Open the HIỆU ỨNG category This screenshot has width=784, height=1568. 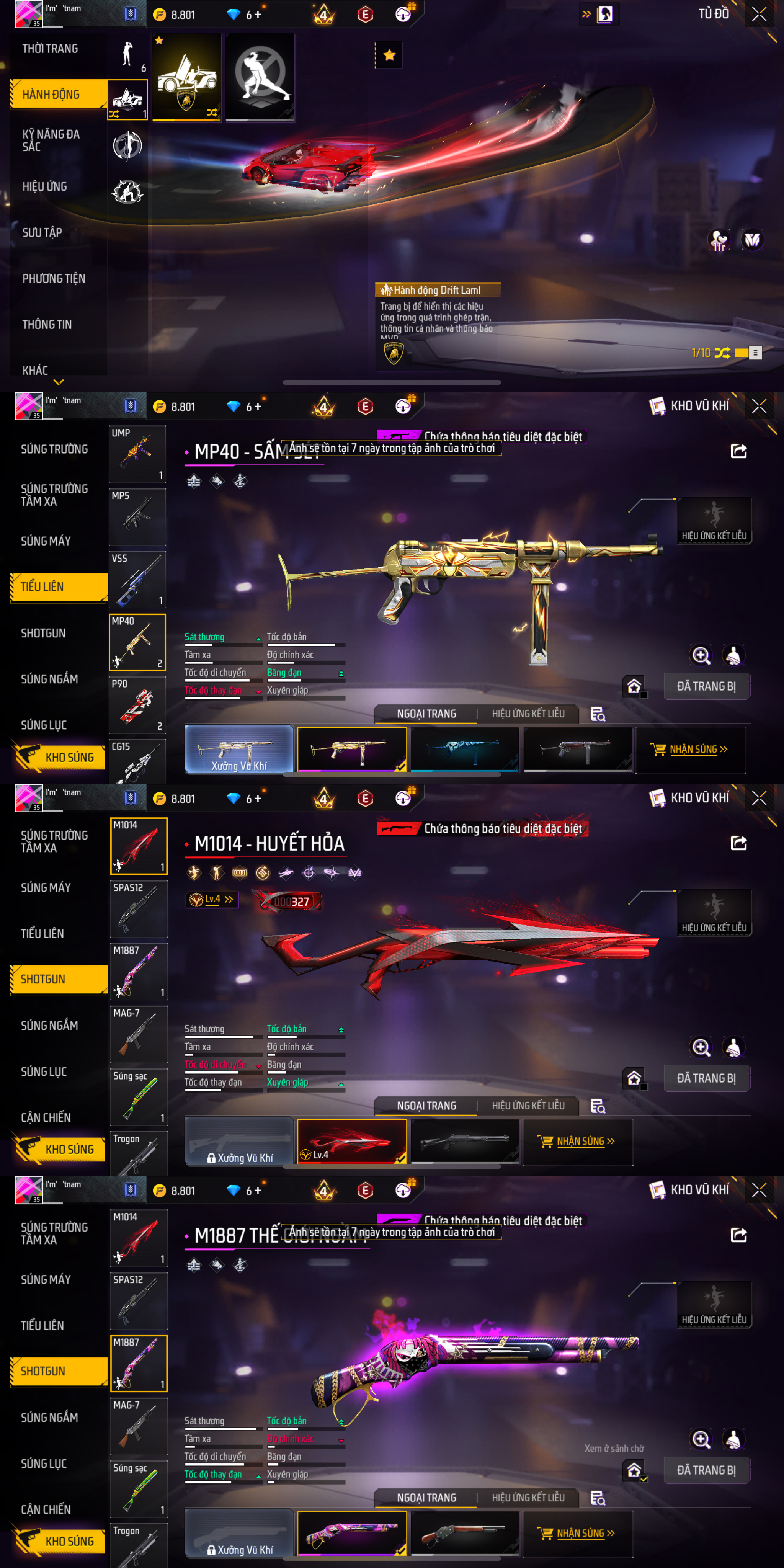point(45,187)
